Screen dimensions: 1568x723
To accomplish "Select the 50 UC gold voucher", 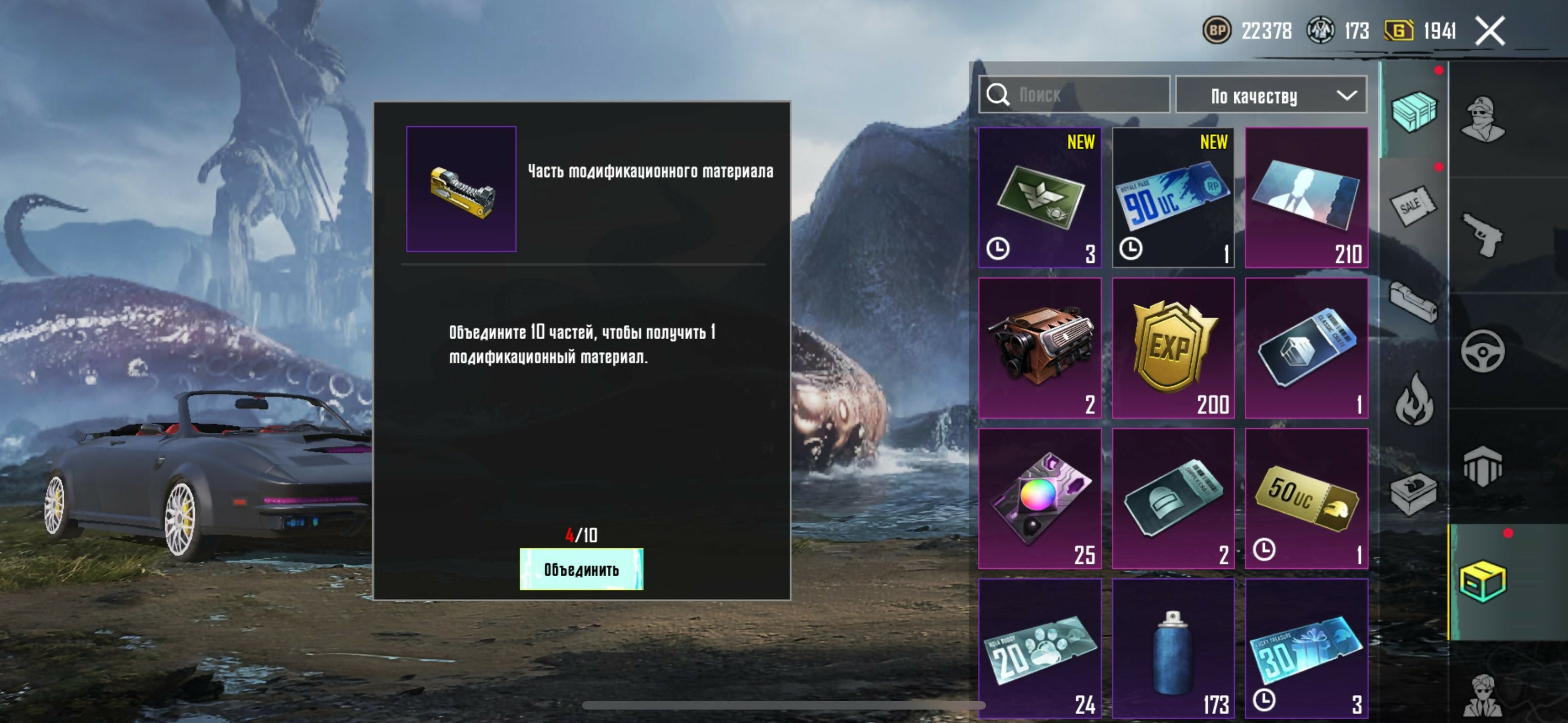I will 1306,498.
